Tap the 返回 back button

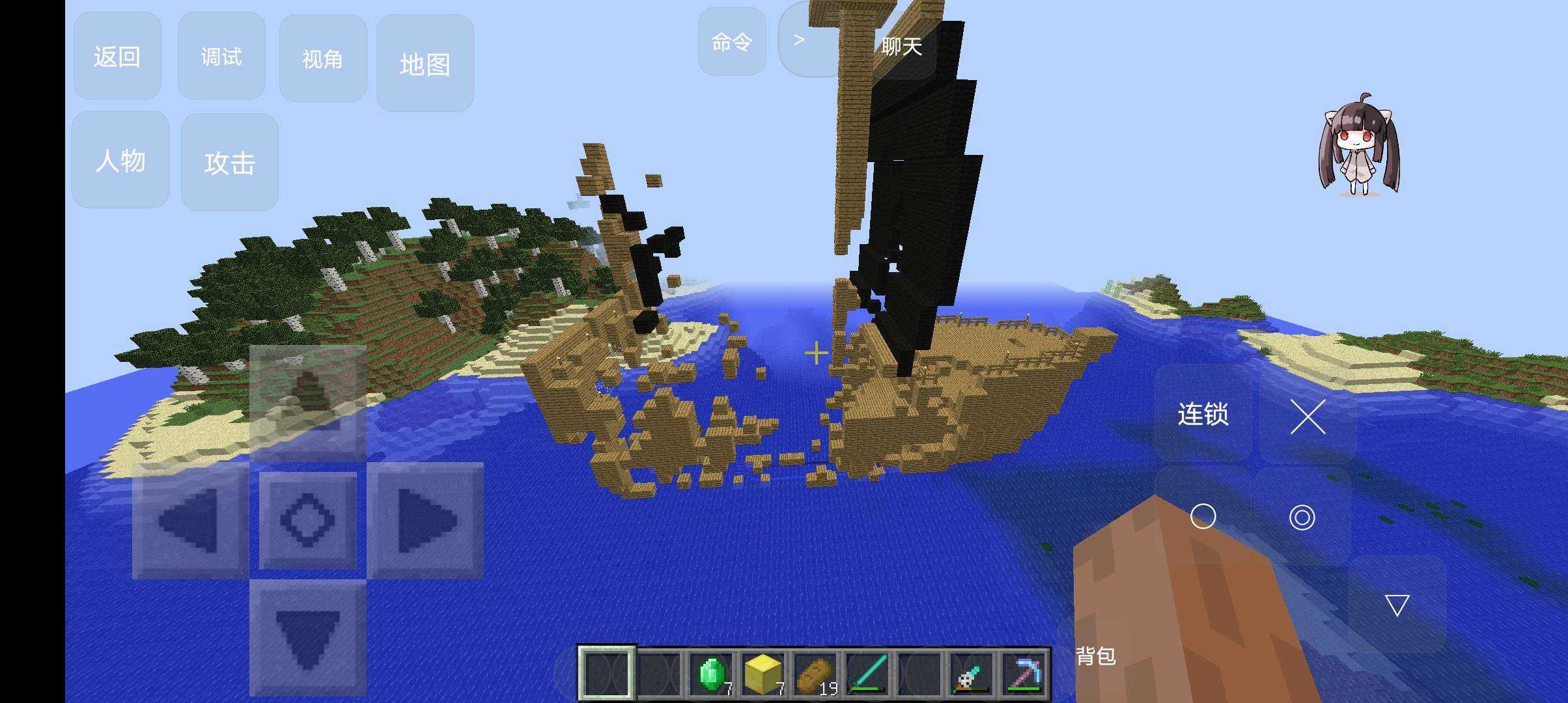tap(117, 57)
